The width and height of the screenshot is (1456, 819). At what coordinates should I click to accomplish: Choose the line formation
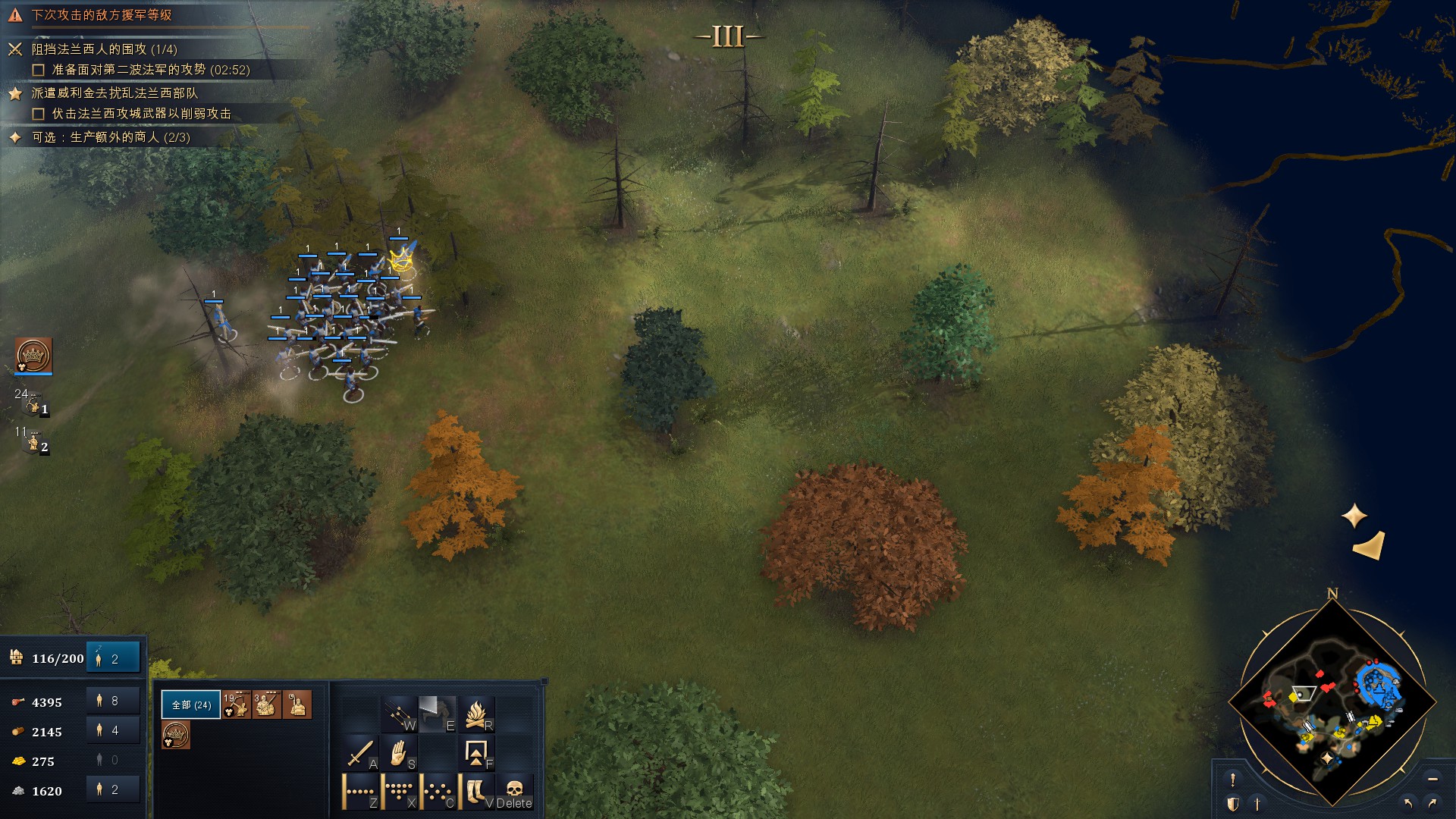coord(360,792)
